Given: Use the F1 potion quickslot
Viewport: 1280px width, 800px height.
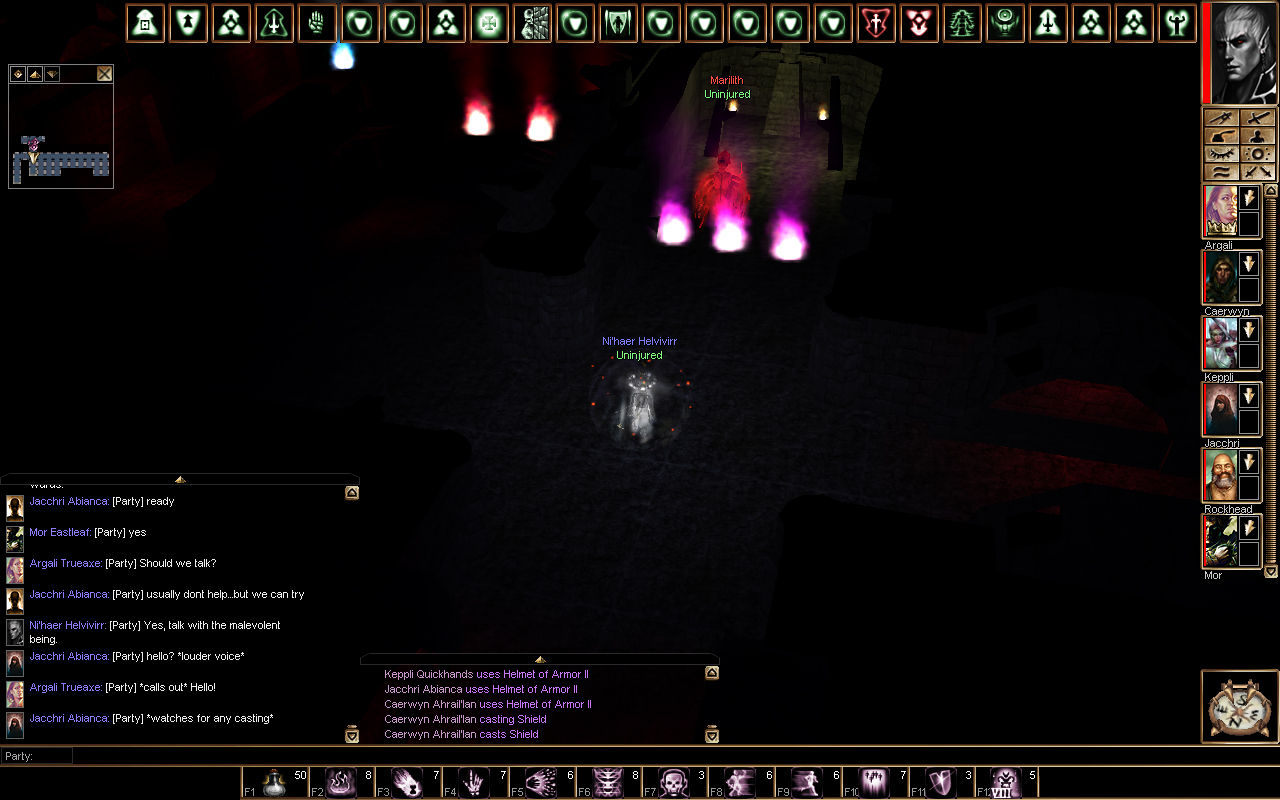Looking at the screenshot, I should pos(274,783).
